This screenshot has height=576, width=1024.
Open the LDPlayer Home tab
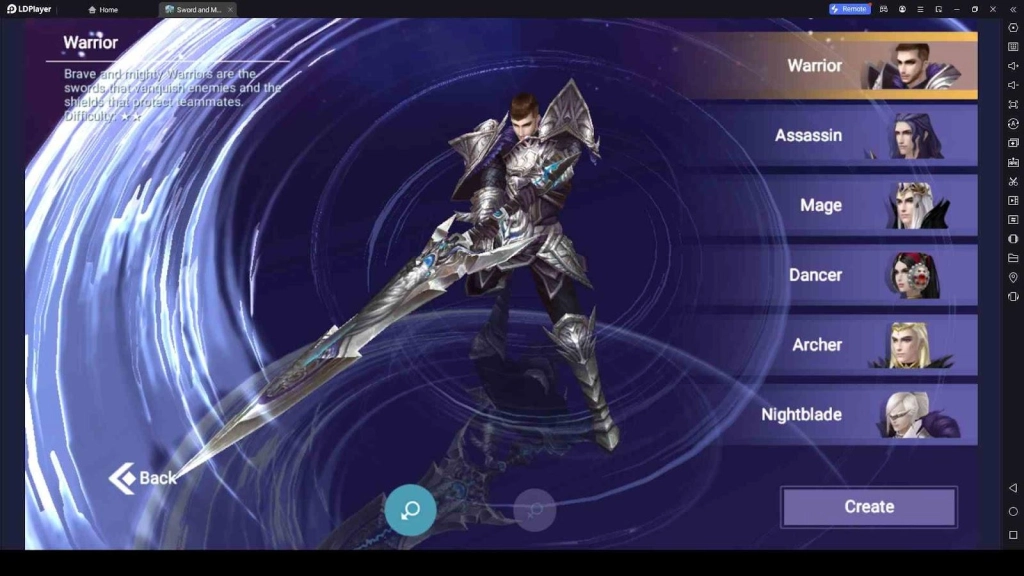(103, 10)
